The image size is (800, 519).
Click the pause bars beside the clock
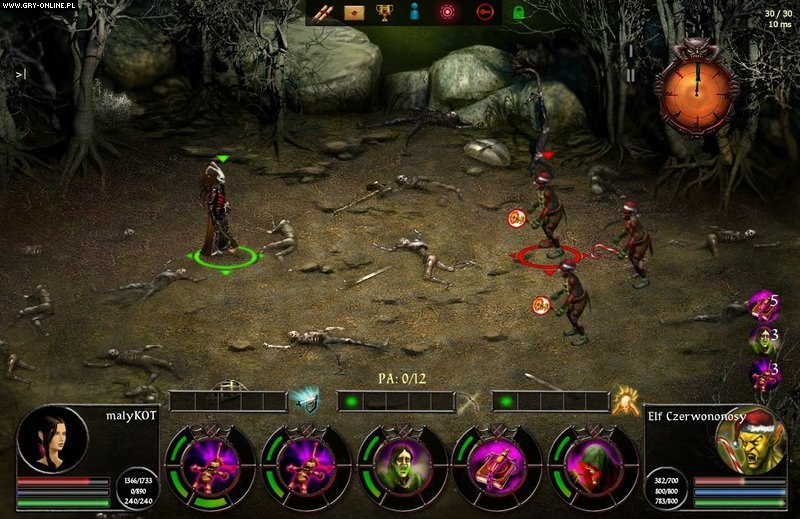(x=630, y=75)
